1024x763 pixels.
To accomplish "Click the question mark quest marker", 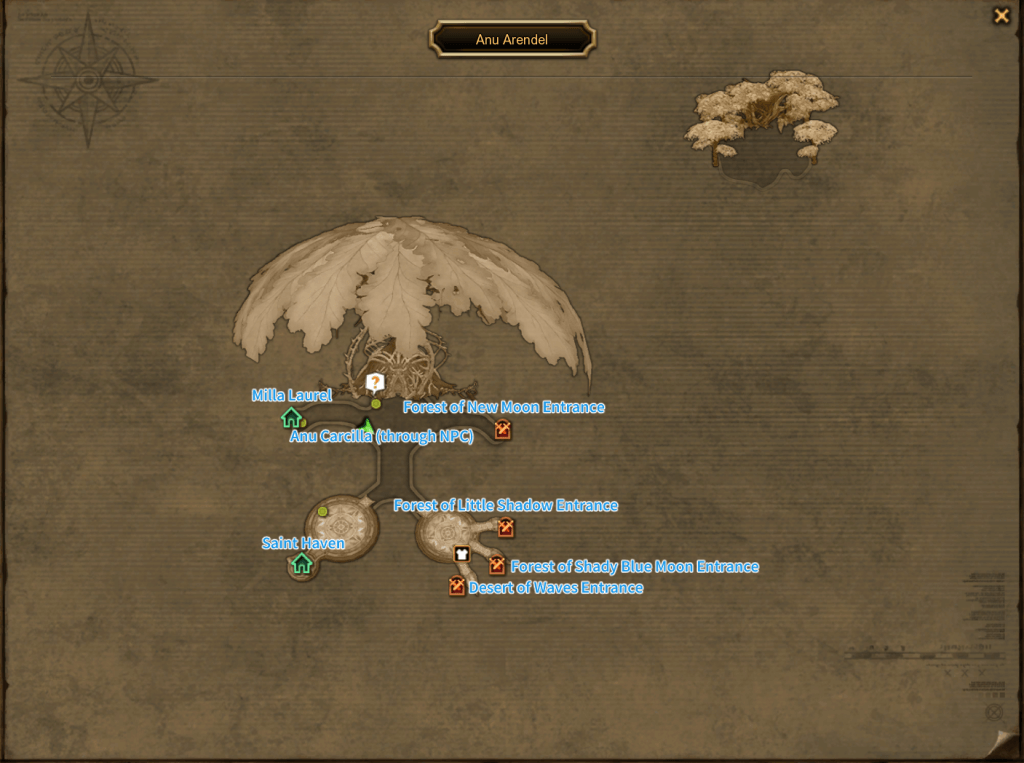I will click(375, 382).
